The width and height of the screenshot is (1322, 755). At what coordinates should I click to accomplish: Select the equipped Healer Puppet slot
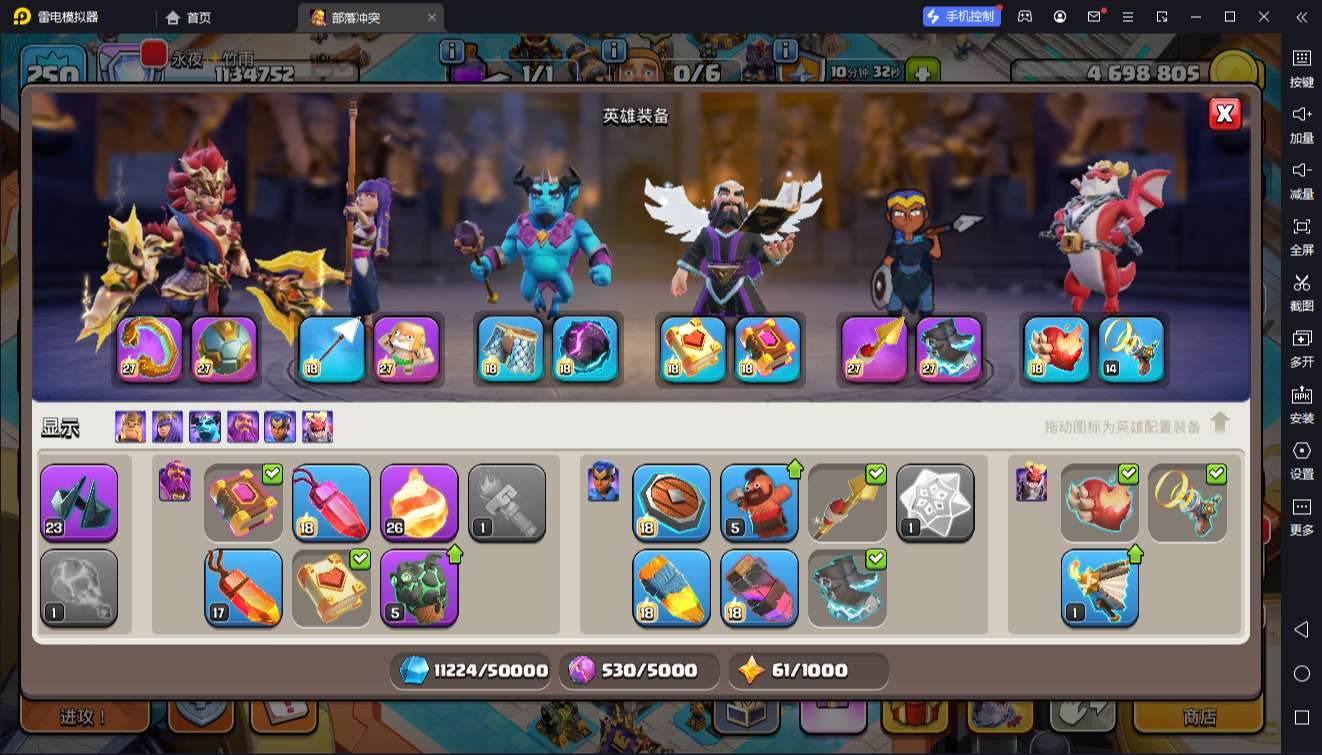tap(407, 349)
